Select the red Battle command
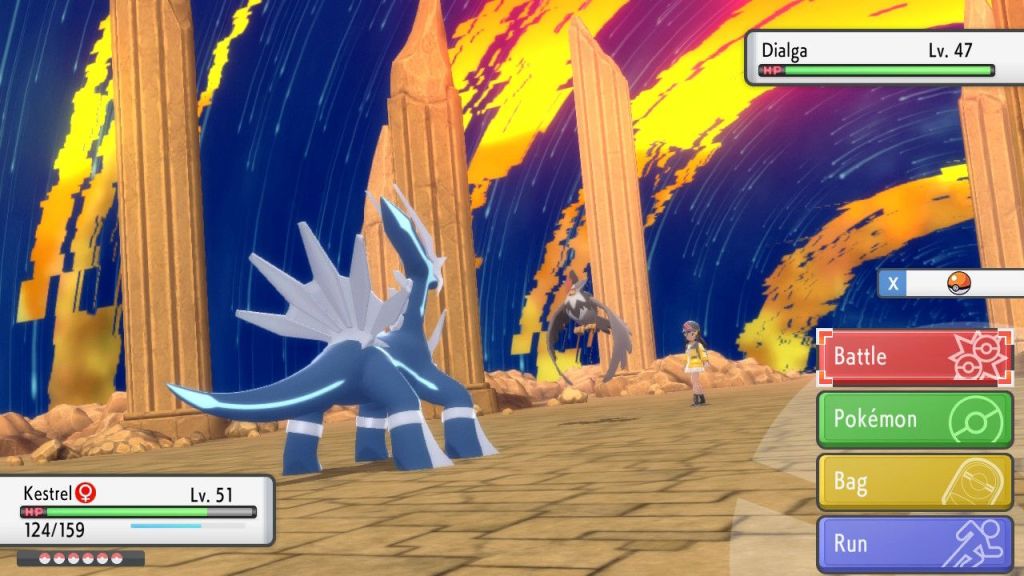Image resolution: width=1024 pixels, height=576 pixels. (915, 357)
